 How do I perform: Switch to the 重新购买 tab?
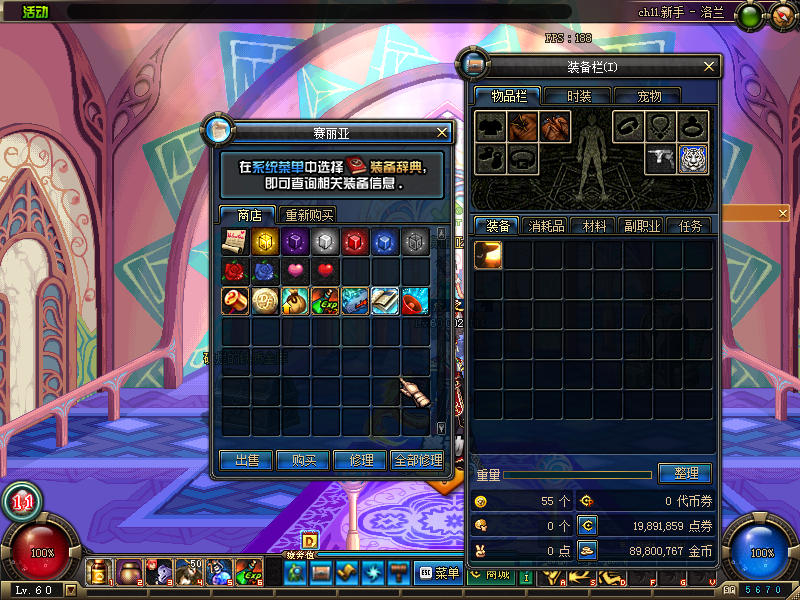click(x=309, y=215)
